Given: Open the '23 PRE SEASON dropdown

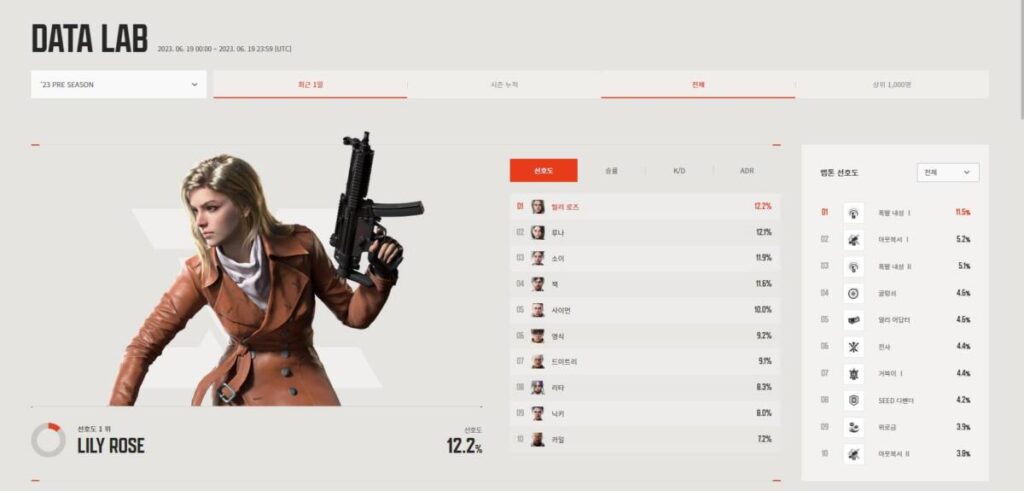Looking at the screenshot, I should click(x=119, y=85).
